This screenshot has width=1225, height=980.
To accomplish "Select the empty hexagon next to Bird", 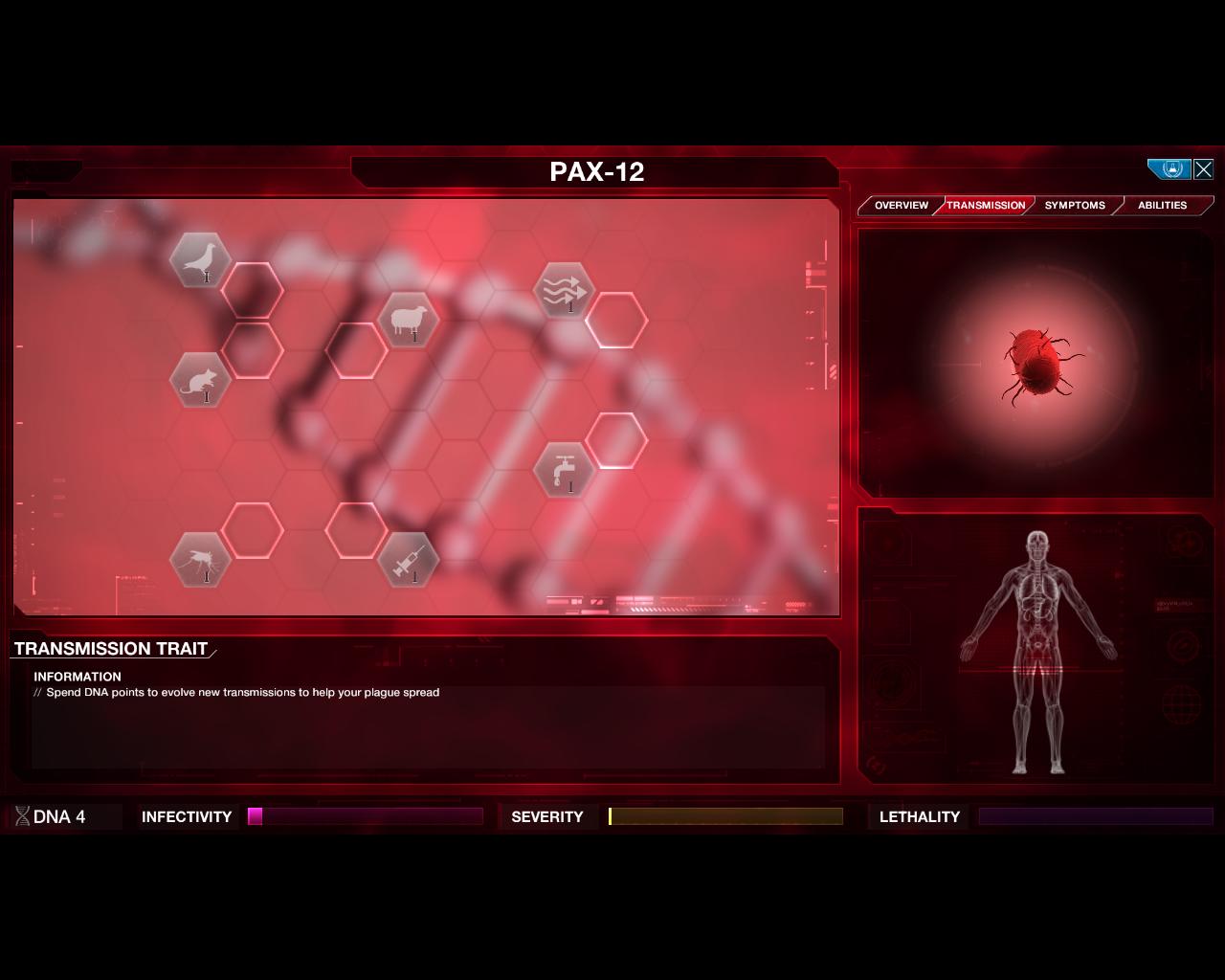I will pos(252,290).
